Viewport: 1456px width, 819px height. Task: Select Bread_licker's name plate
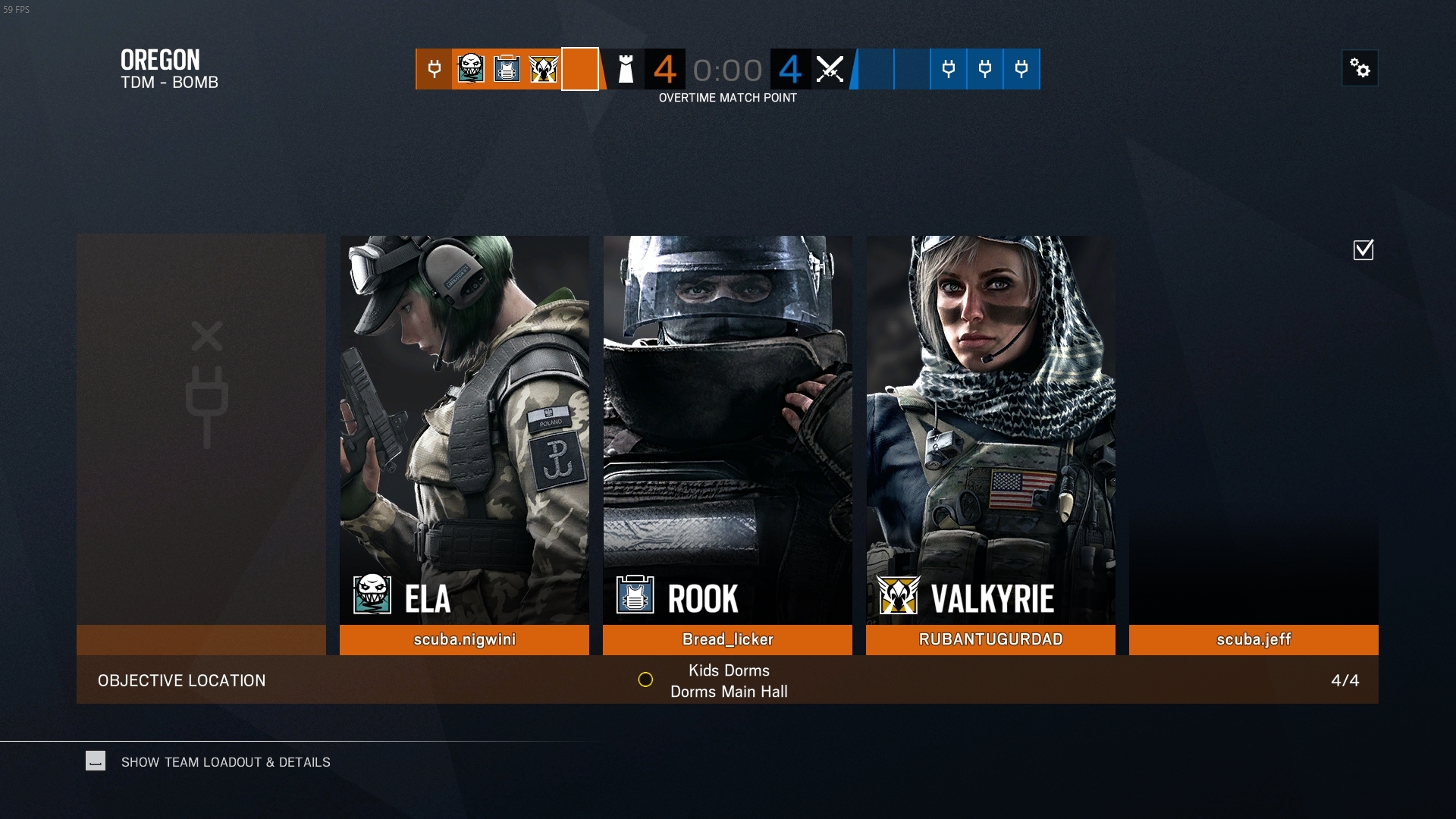click(727, 639)
